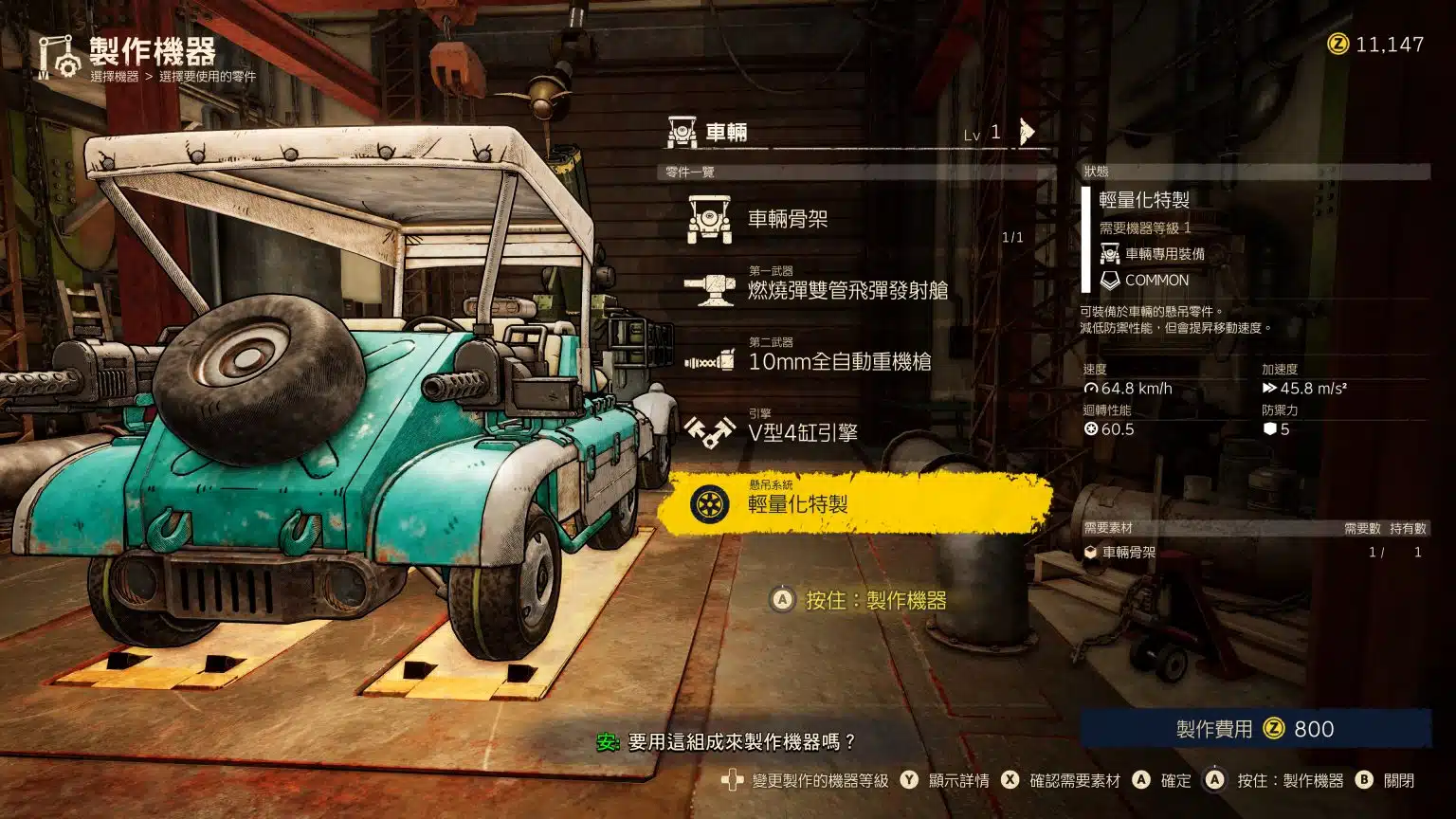Viewport: 1456px width, 819px height.
Task: Select the 車輛骨架 vehicle frame part
Action: click(788, 219)
